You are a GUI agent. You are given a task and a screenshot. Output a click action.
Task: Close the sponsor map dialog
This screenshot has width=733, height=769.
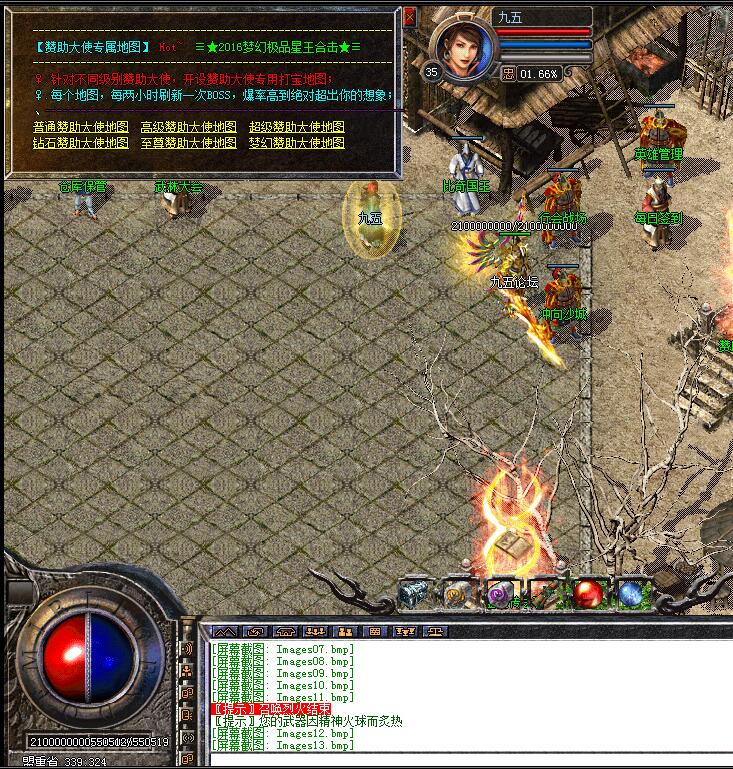point(409,17)
